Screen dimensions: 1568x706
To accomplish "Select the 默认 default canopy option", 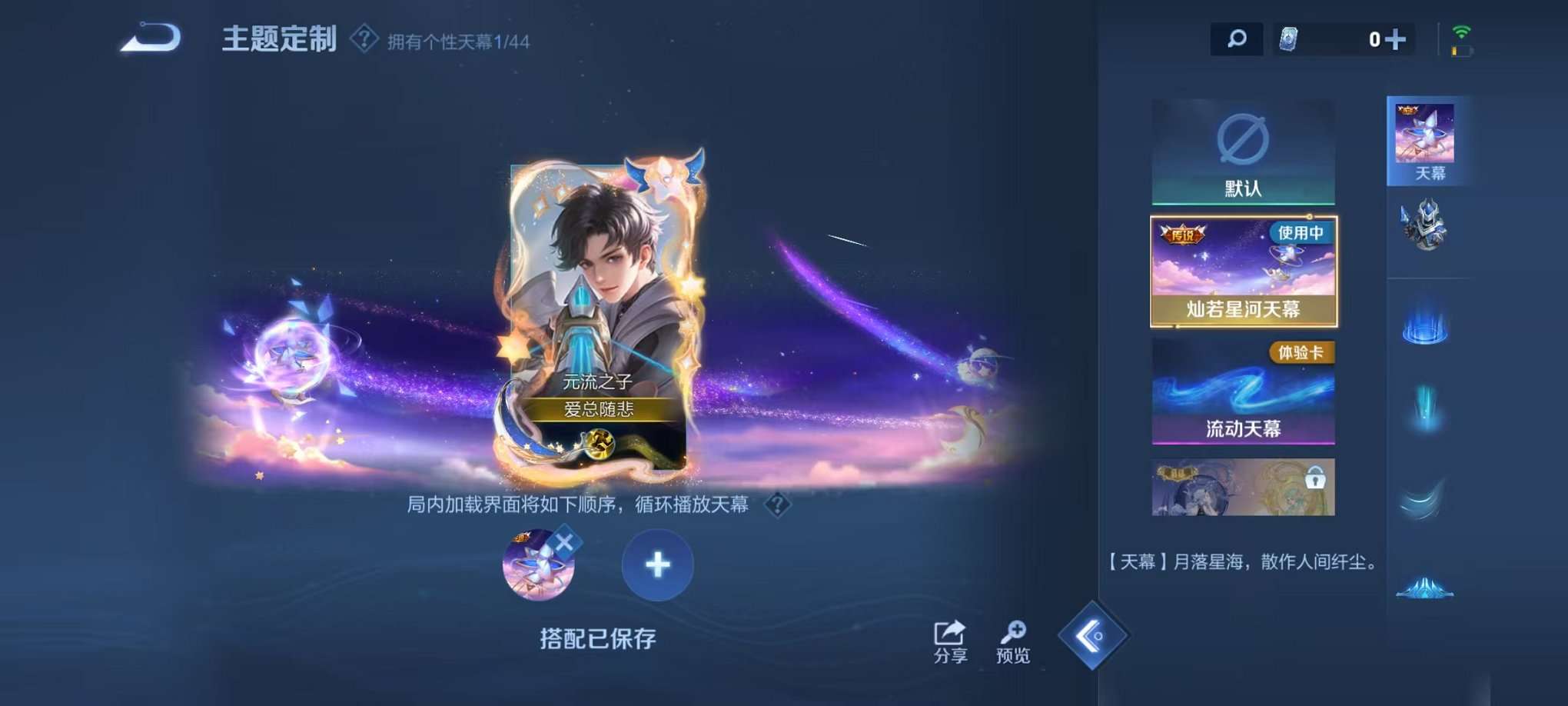I will 1243,151.
